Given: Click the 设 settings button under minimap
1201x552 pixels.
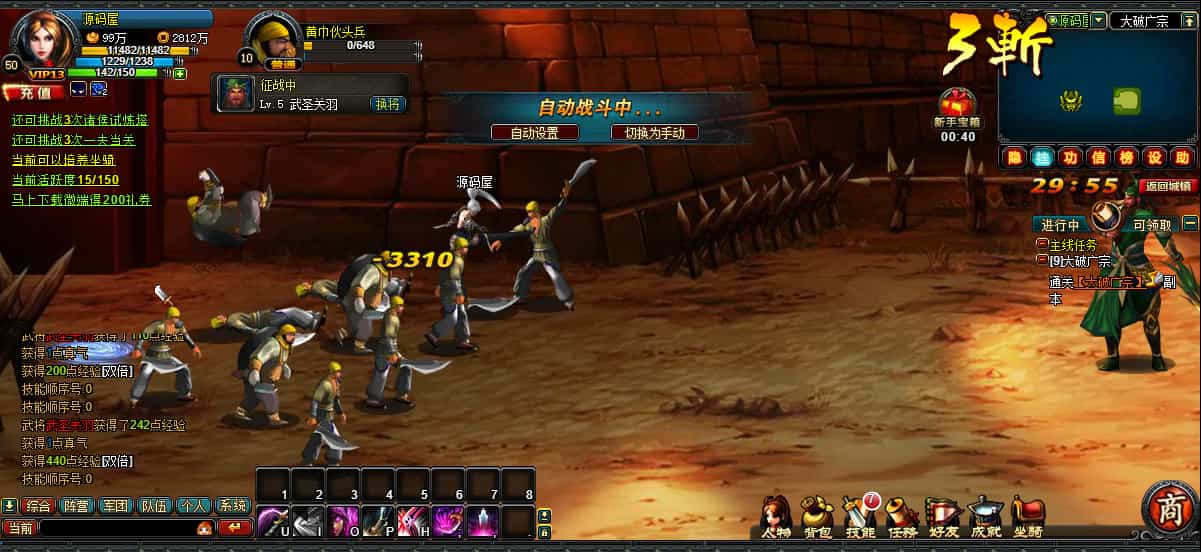Looking at the screenshot, I should tap(1154, 157).
